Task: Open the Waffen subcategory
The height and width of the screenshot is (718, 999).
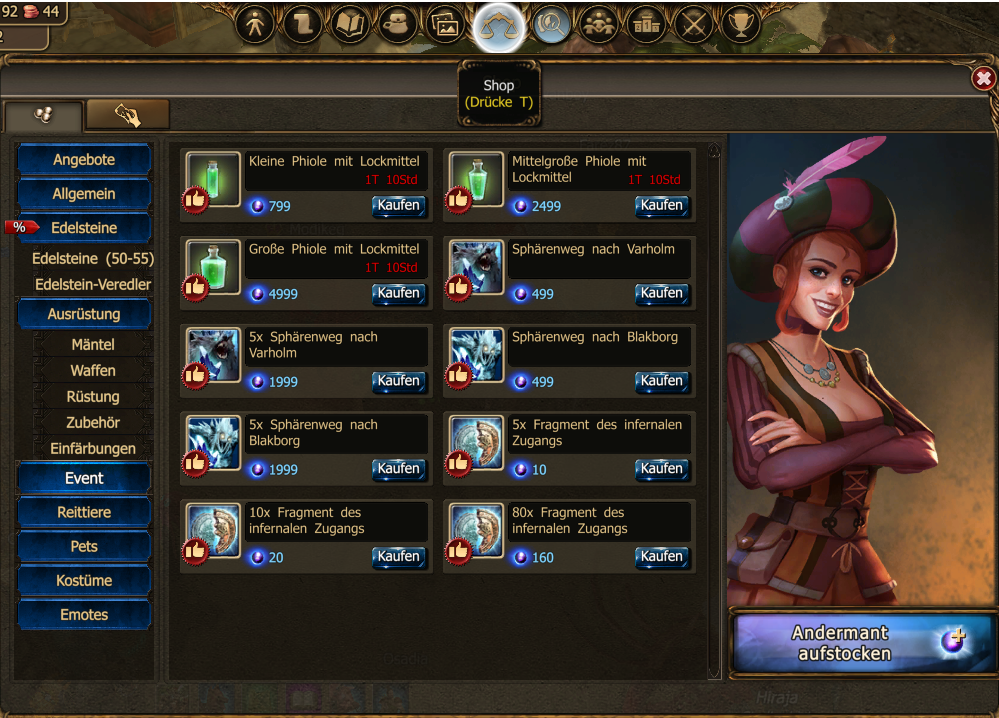Action: pos(93,371)
